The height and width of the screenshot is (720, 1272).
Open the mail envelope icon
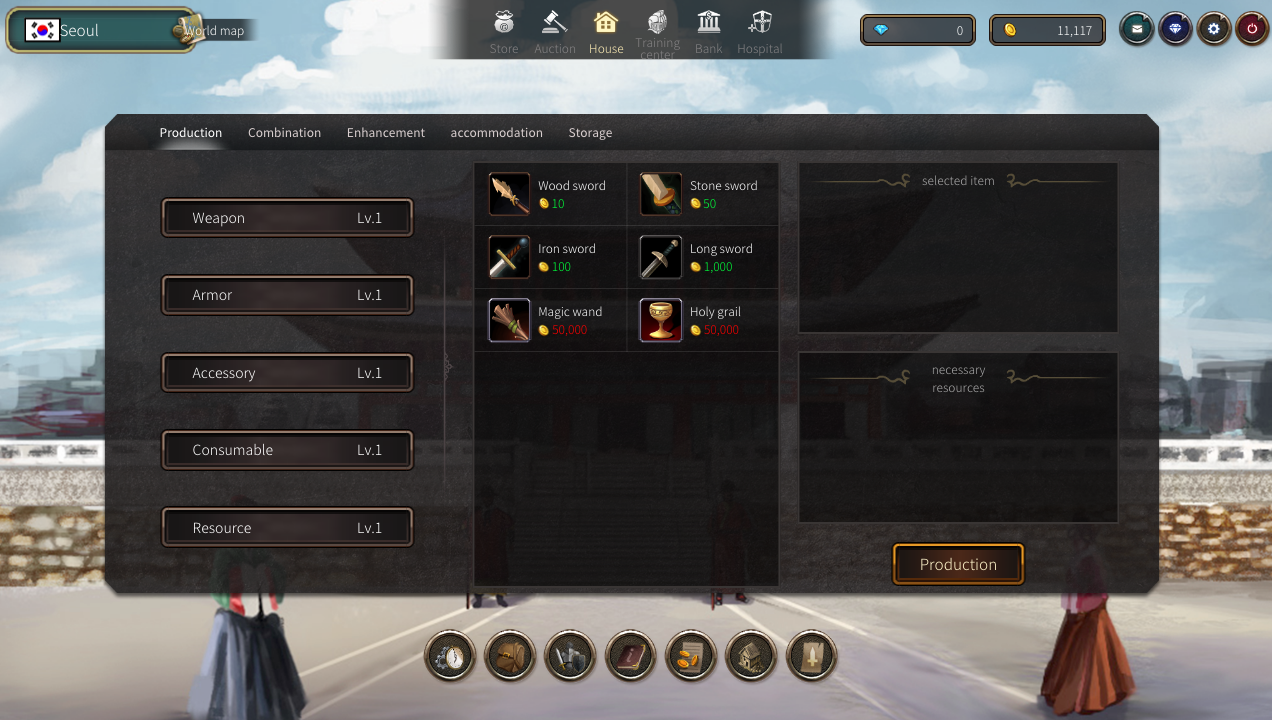pyautogui.click(x=1136, y=30)
